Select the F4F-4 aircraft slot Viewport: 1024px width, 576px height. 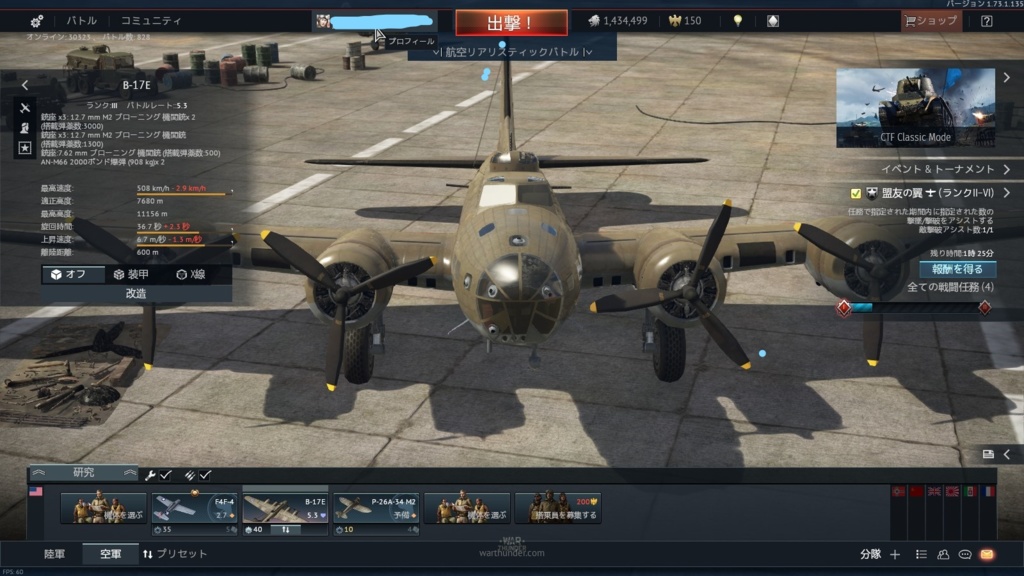point(195,508)
